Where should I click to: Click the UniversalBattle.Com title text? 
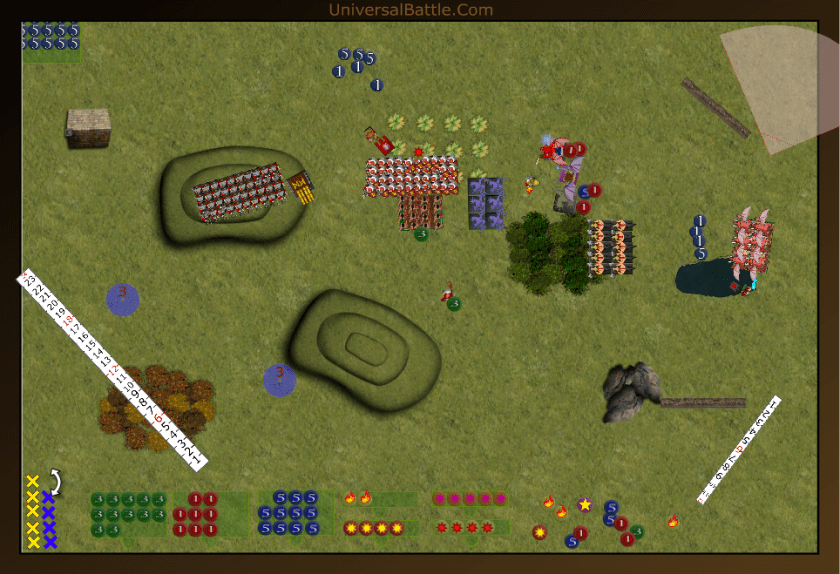coord(411,10)
